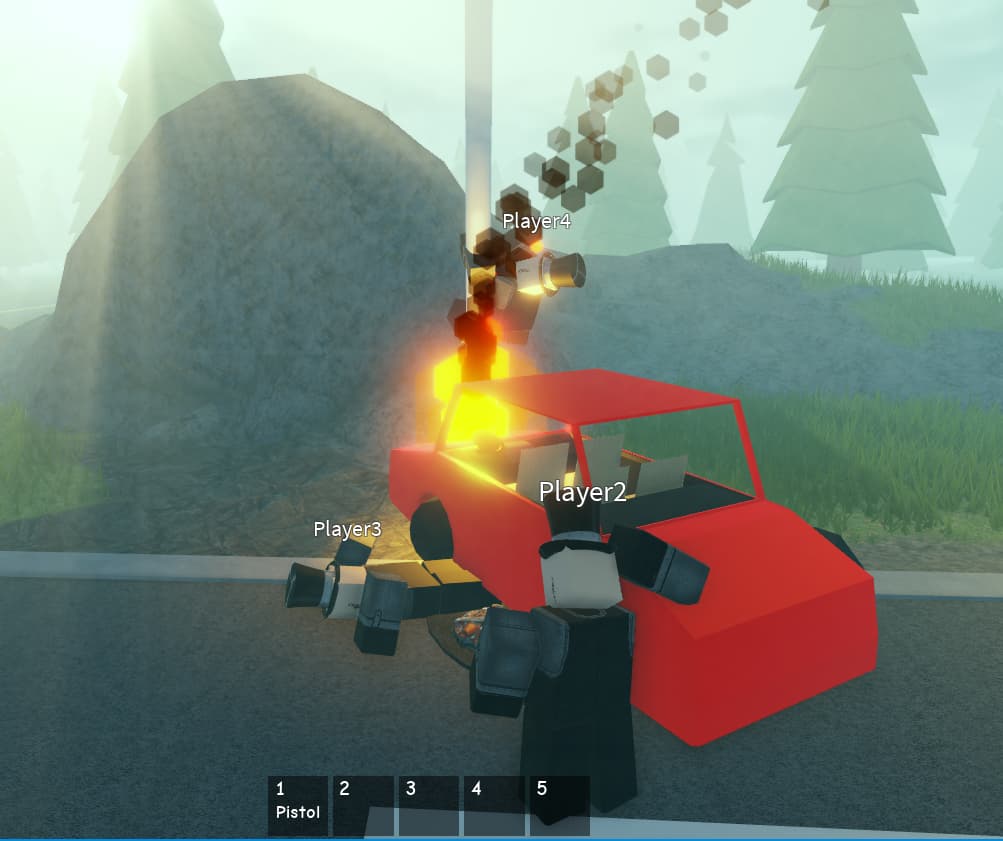Image resolution: width=1003 pixels, height=841 pixels.
Task: Click hotbar slot number 4
Action: (494, 805)
